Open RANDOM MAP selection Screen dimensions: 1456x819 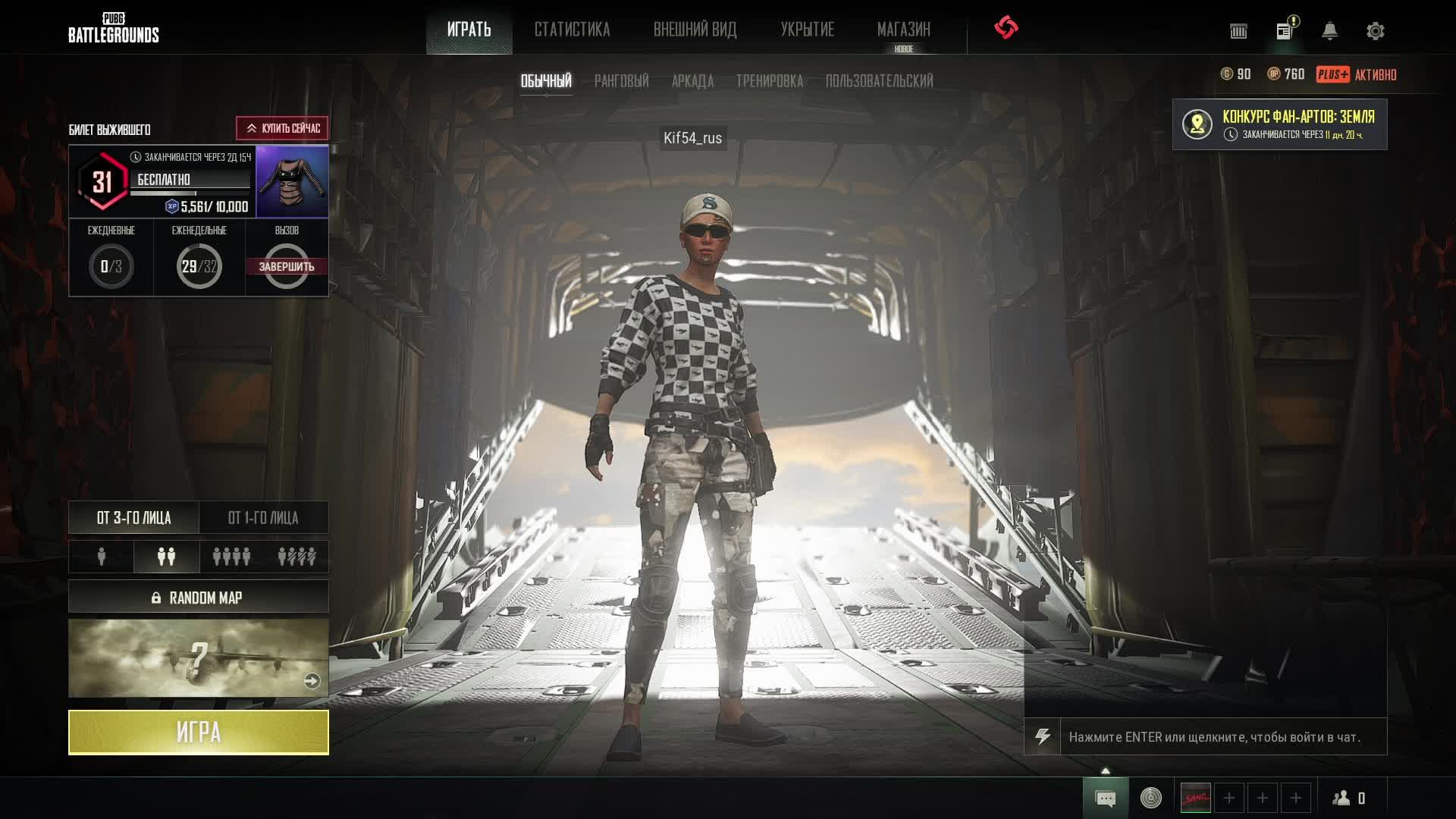pos(199,597)
